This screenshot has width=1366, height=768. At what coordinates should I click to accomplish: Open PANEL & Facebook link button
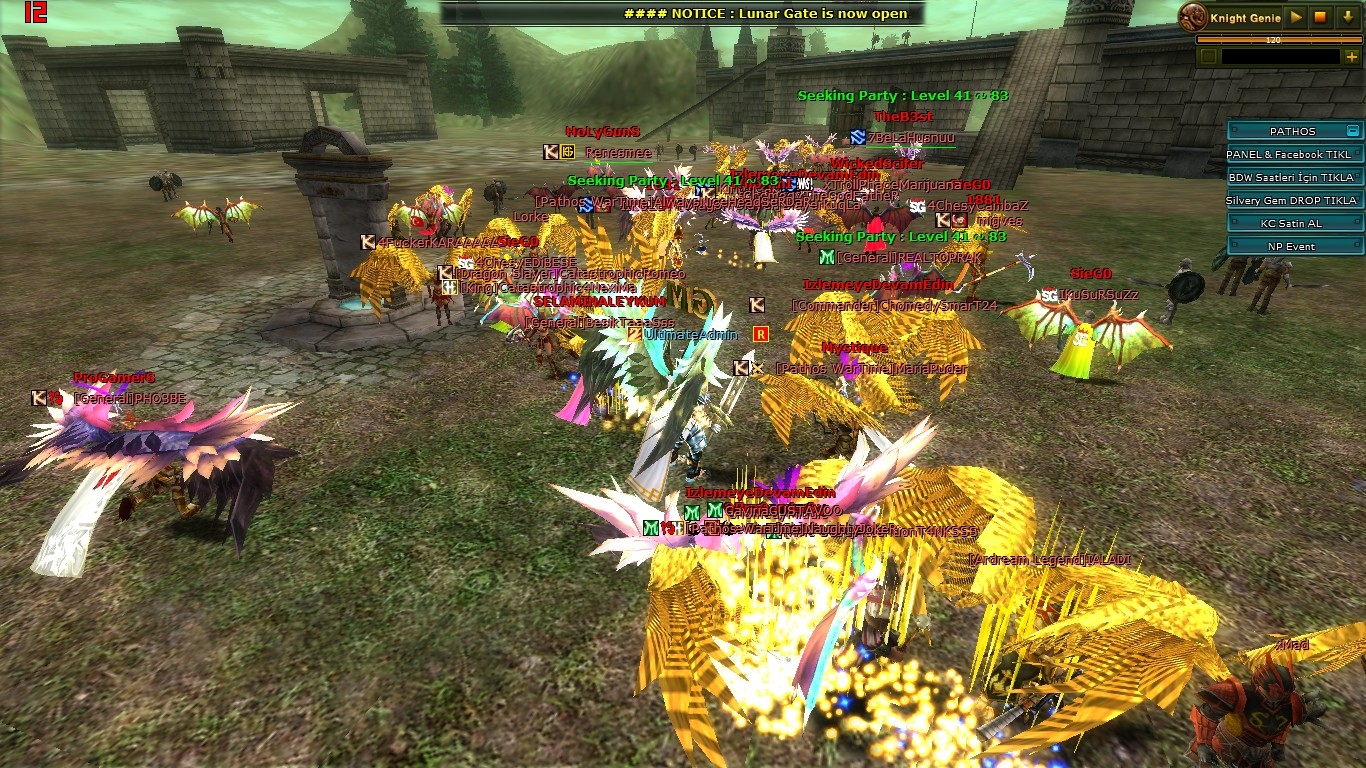pyautogui.click(x=1294, y=154)
